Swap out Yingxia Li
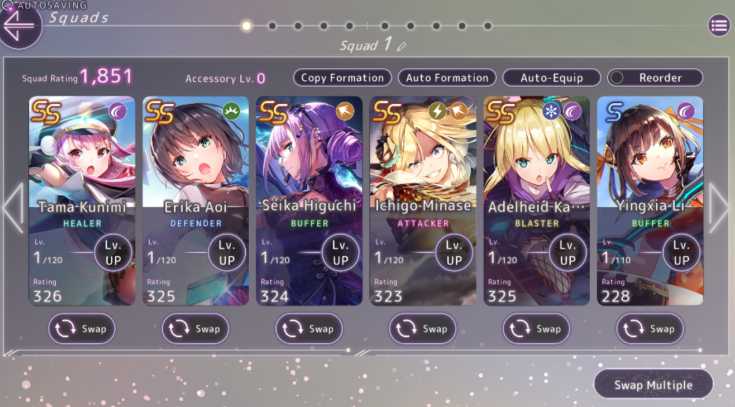The height and width of the screenshot is (407, 735). pos(649,328)
